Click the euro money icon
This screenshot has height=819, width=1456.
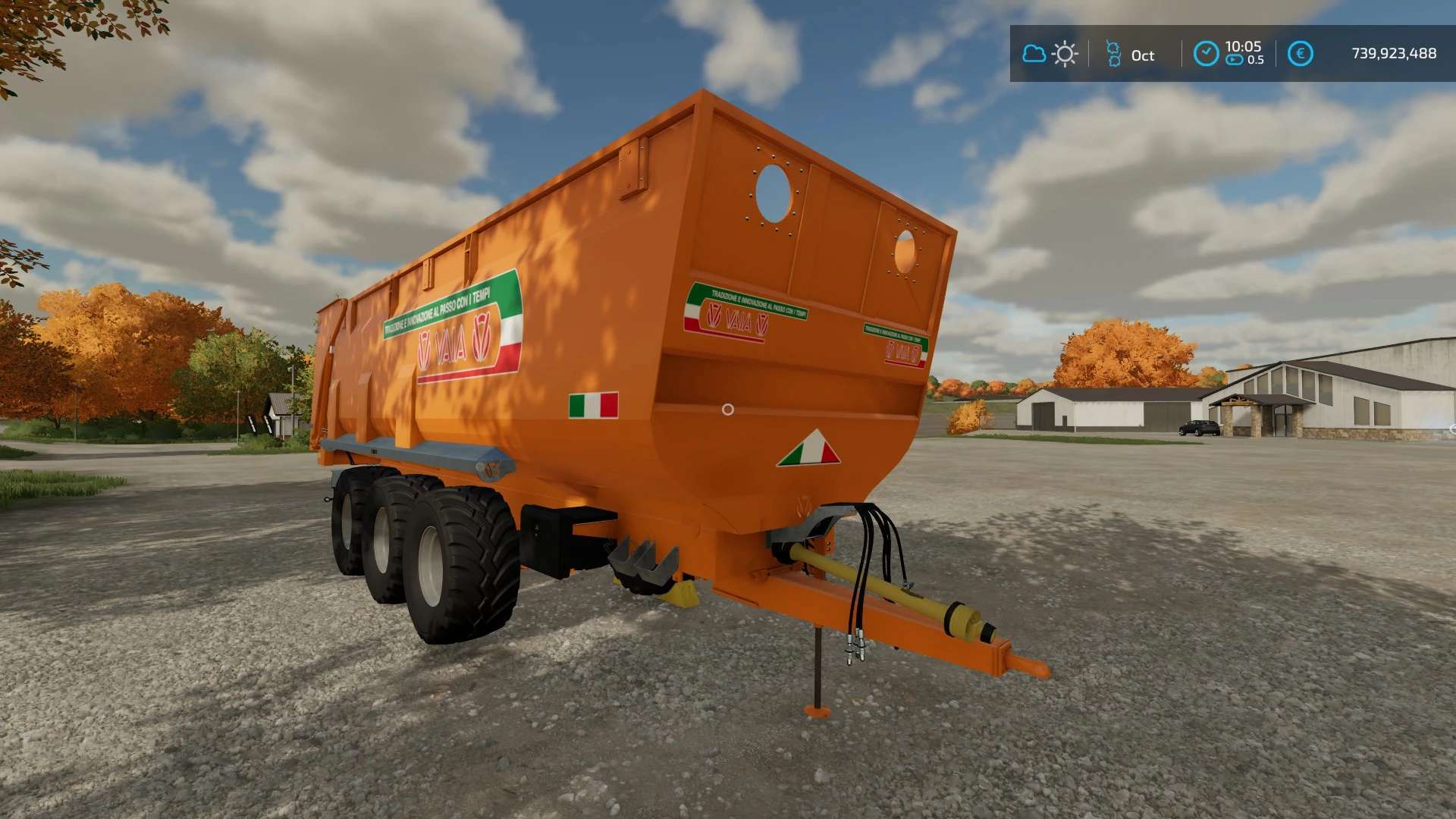tap(1300, 54)
